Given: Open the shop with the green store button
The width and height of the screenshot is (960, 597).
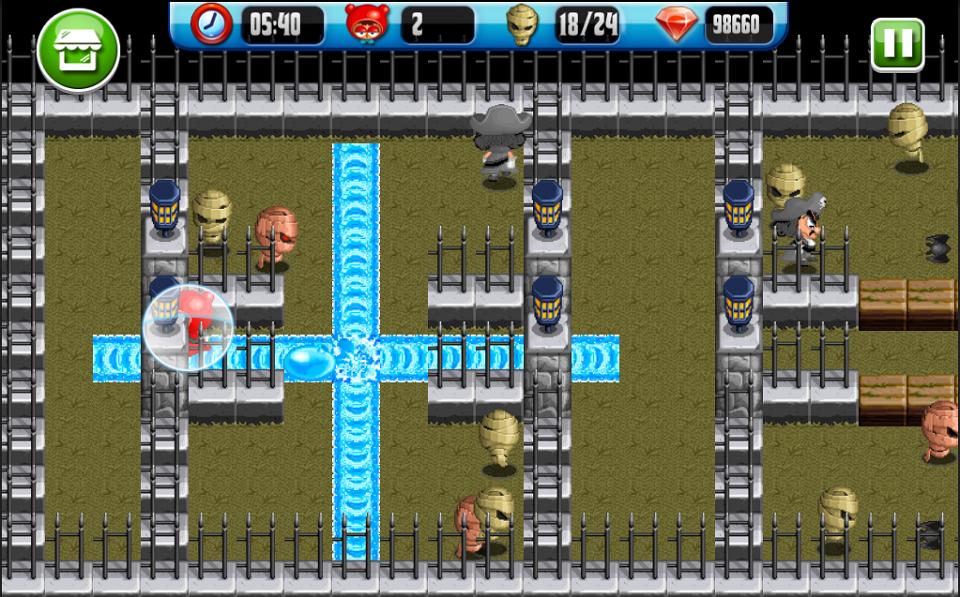Looking at the screenshot, I should point(77,49).
